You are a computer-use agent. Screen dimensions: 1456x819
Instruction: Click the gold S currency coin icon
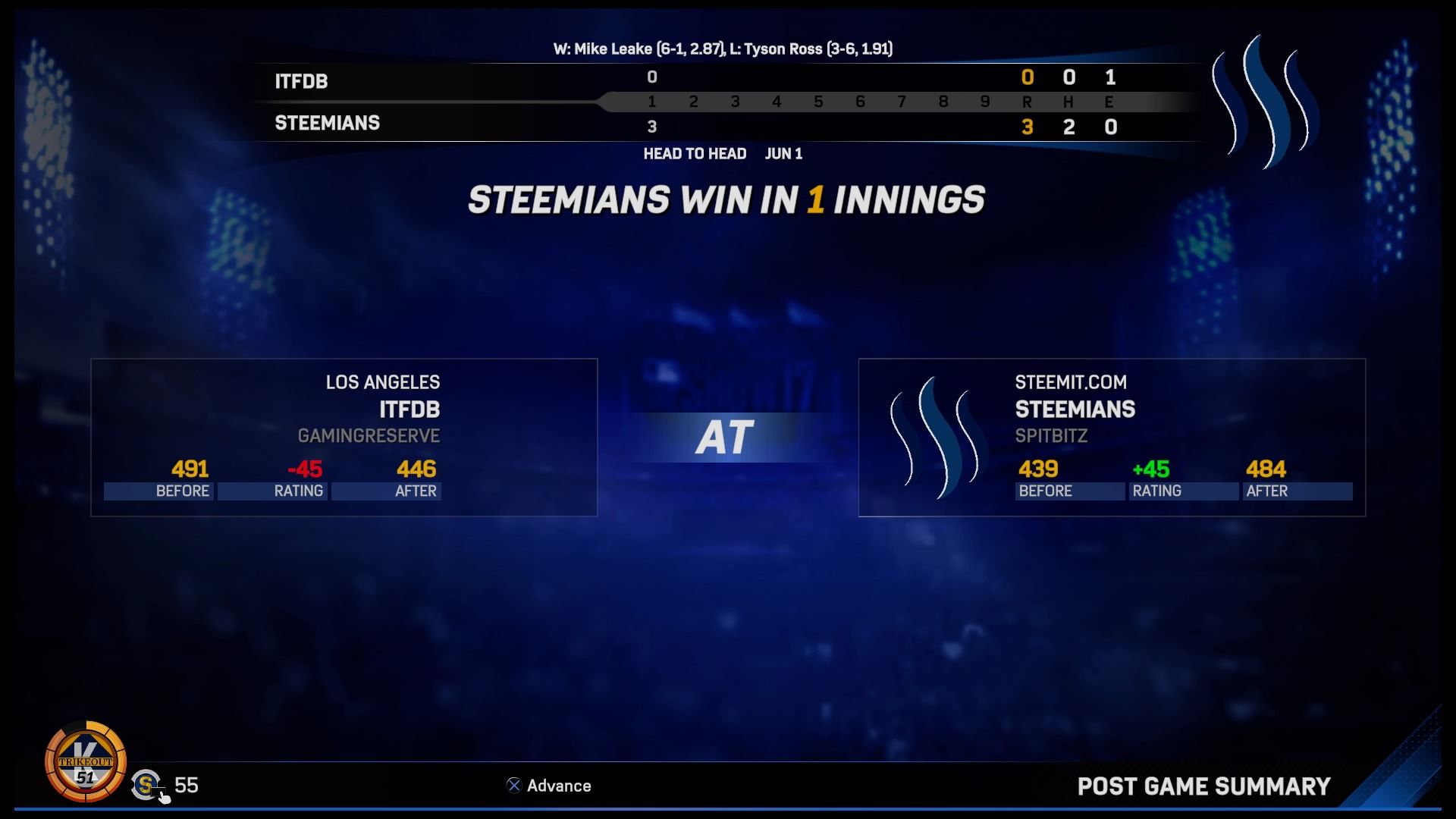pos(146,786)
